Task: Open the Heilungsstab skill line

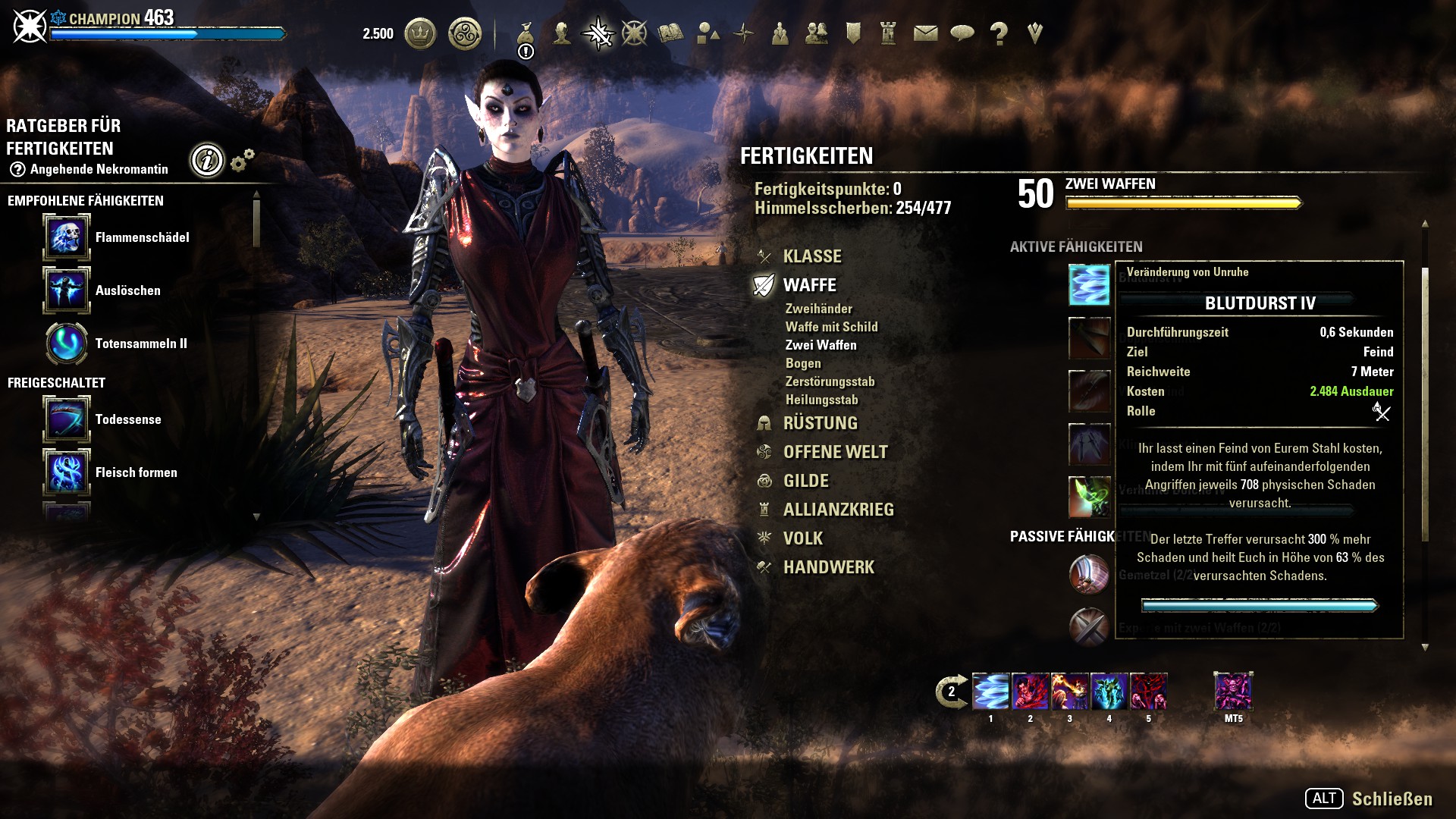Action: 821,400
